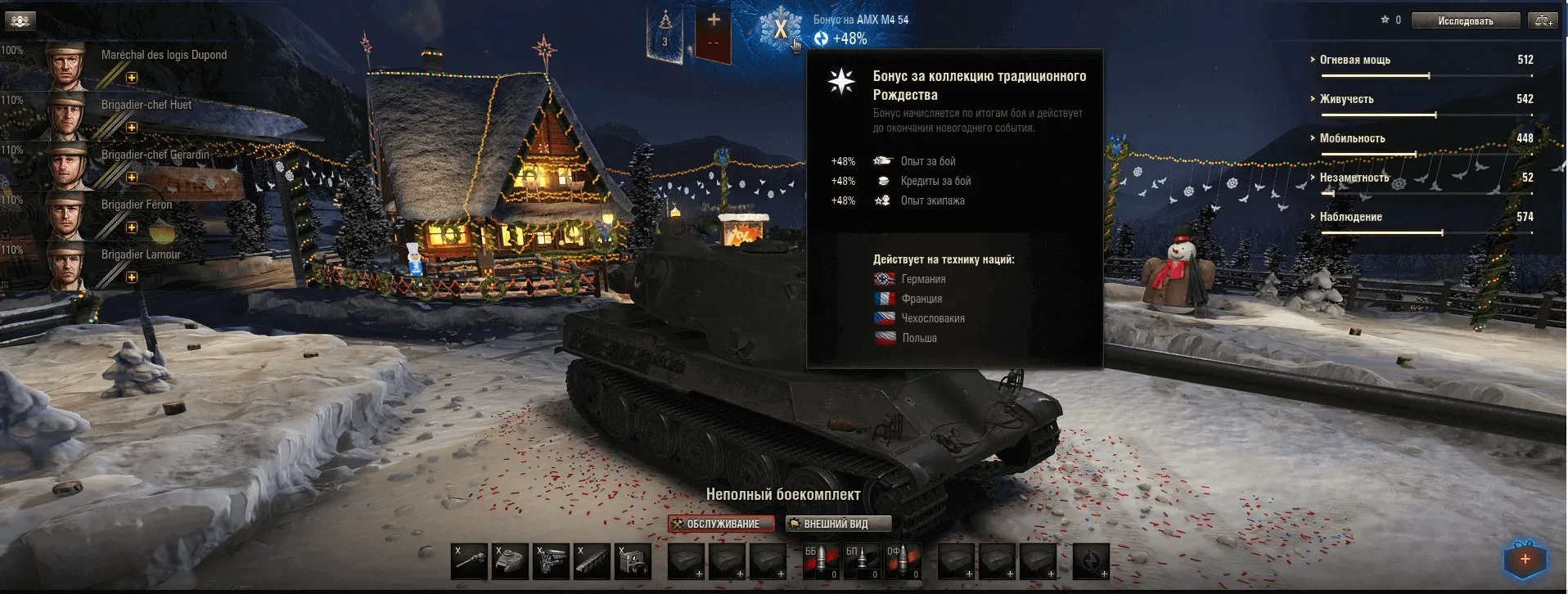Select crew member Brigadier Féron

137,205
